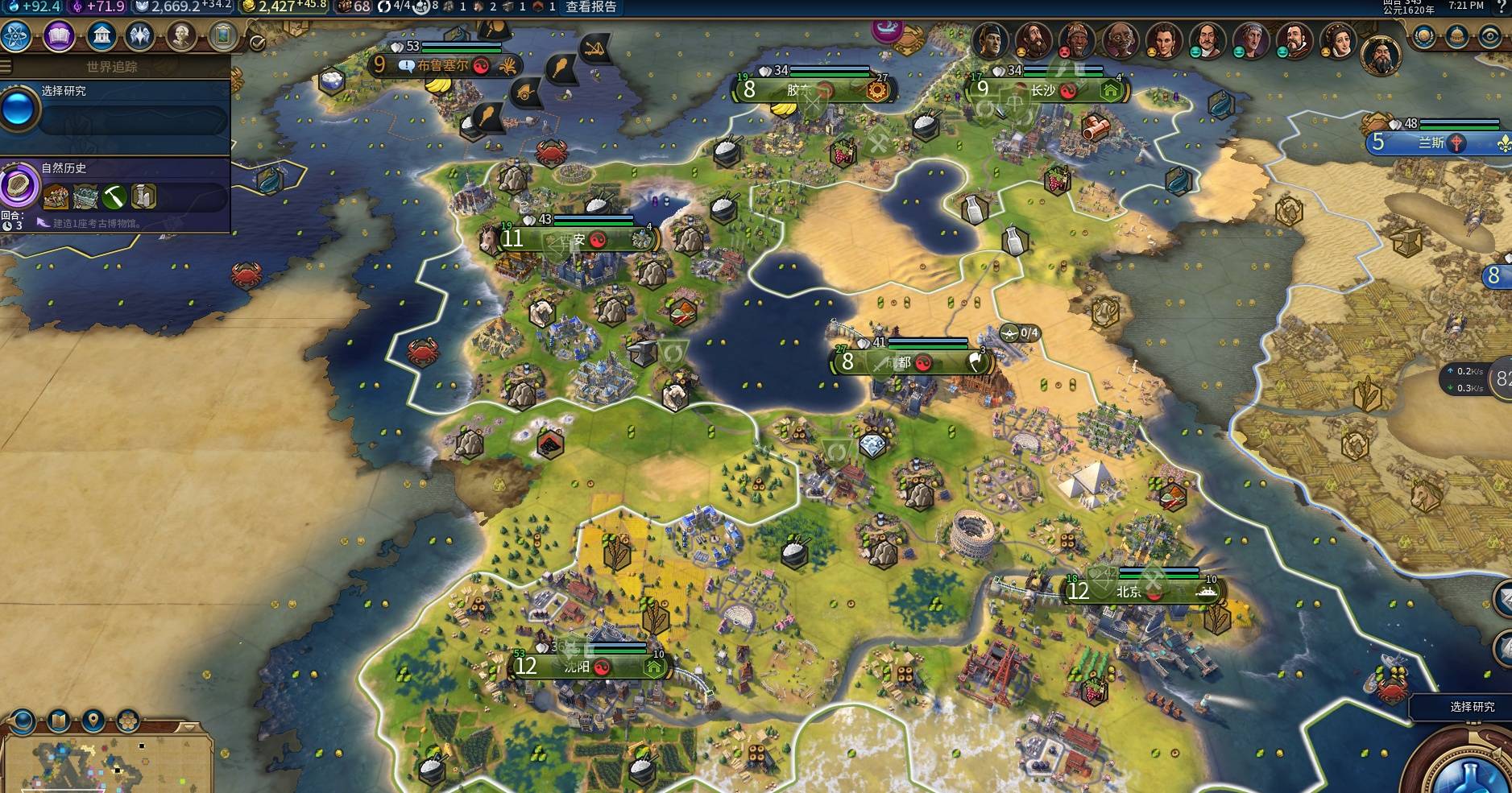The width and height of the screenshot is (1512, 793).
Task: Click the 选择研究 notification at bottom right
Action: [x=1471, y=707]
